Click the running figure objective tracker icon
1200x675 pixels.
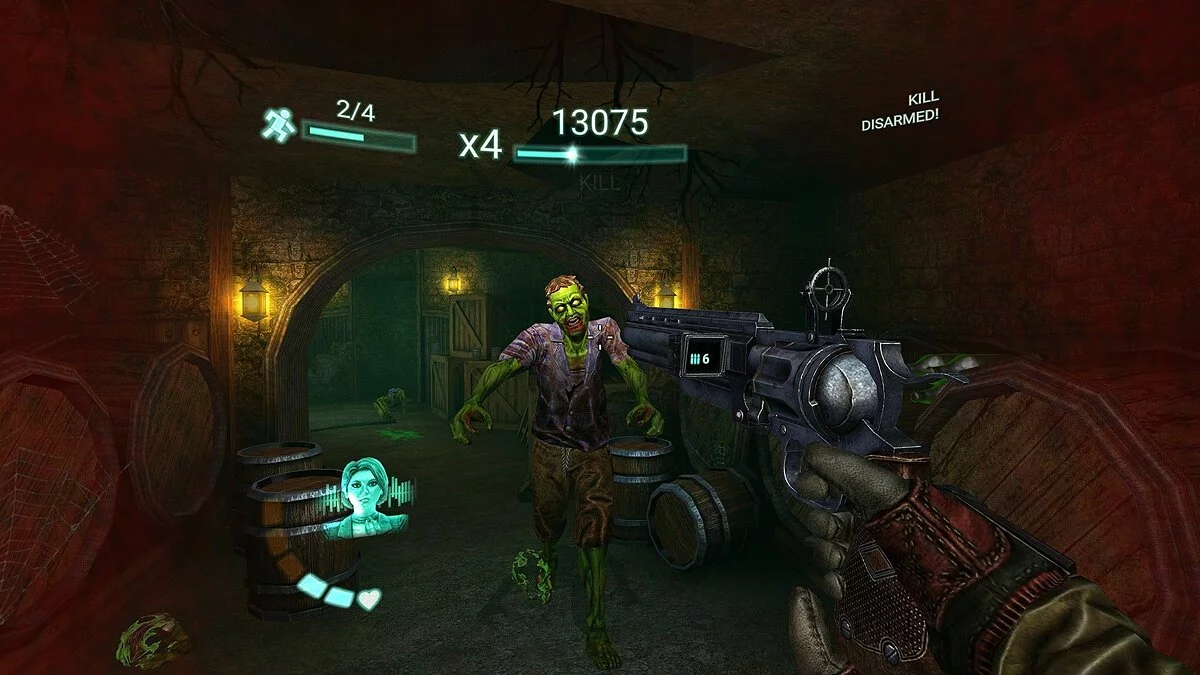point(278,125)
